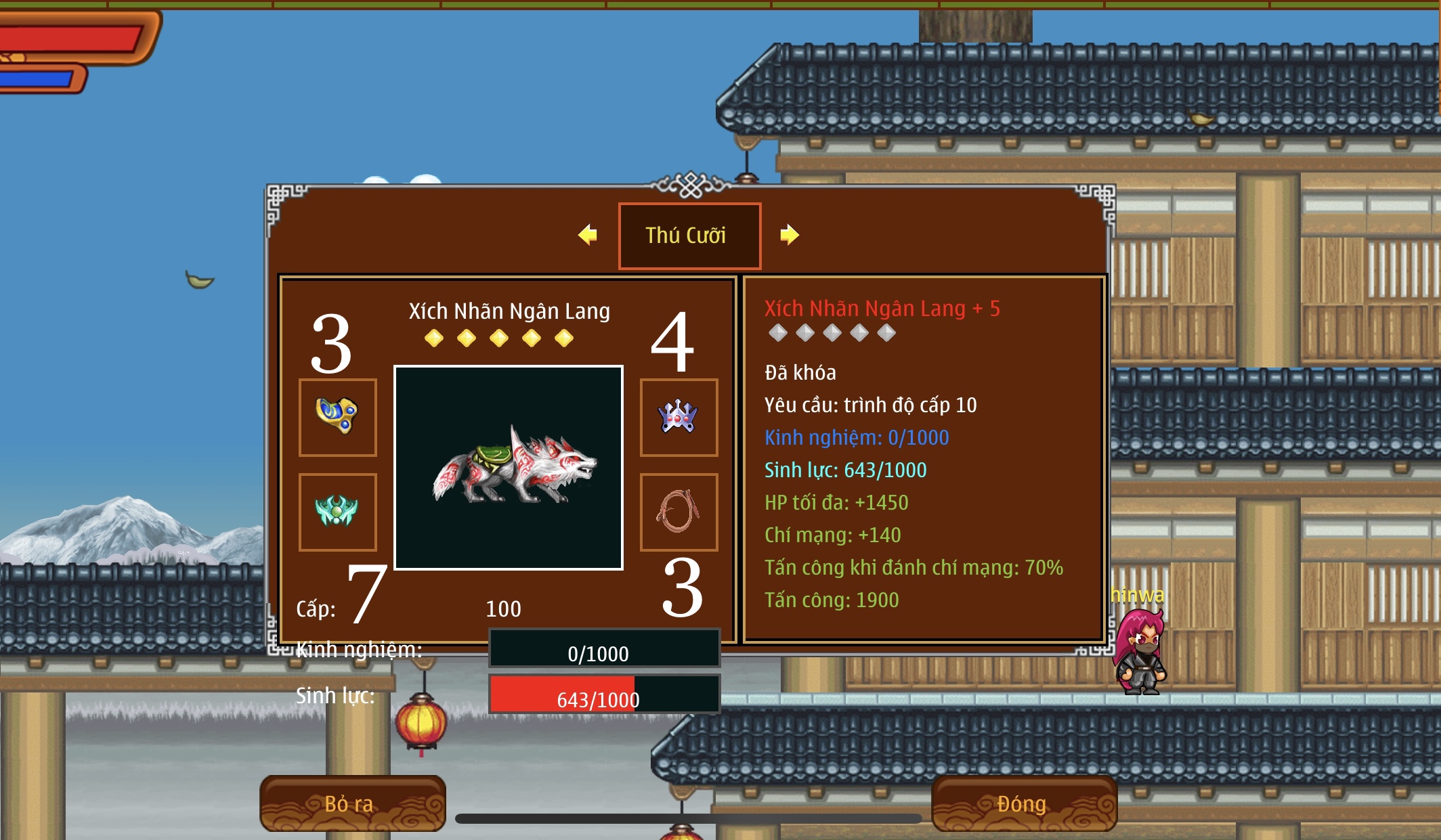Screen dimensions: 1441x840
Task: Select the coiled rope whip slot
Action: point(679,512)
